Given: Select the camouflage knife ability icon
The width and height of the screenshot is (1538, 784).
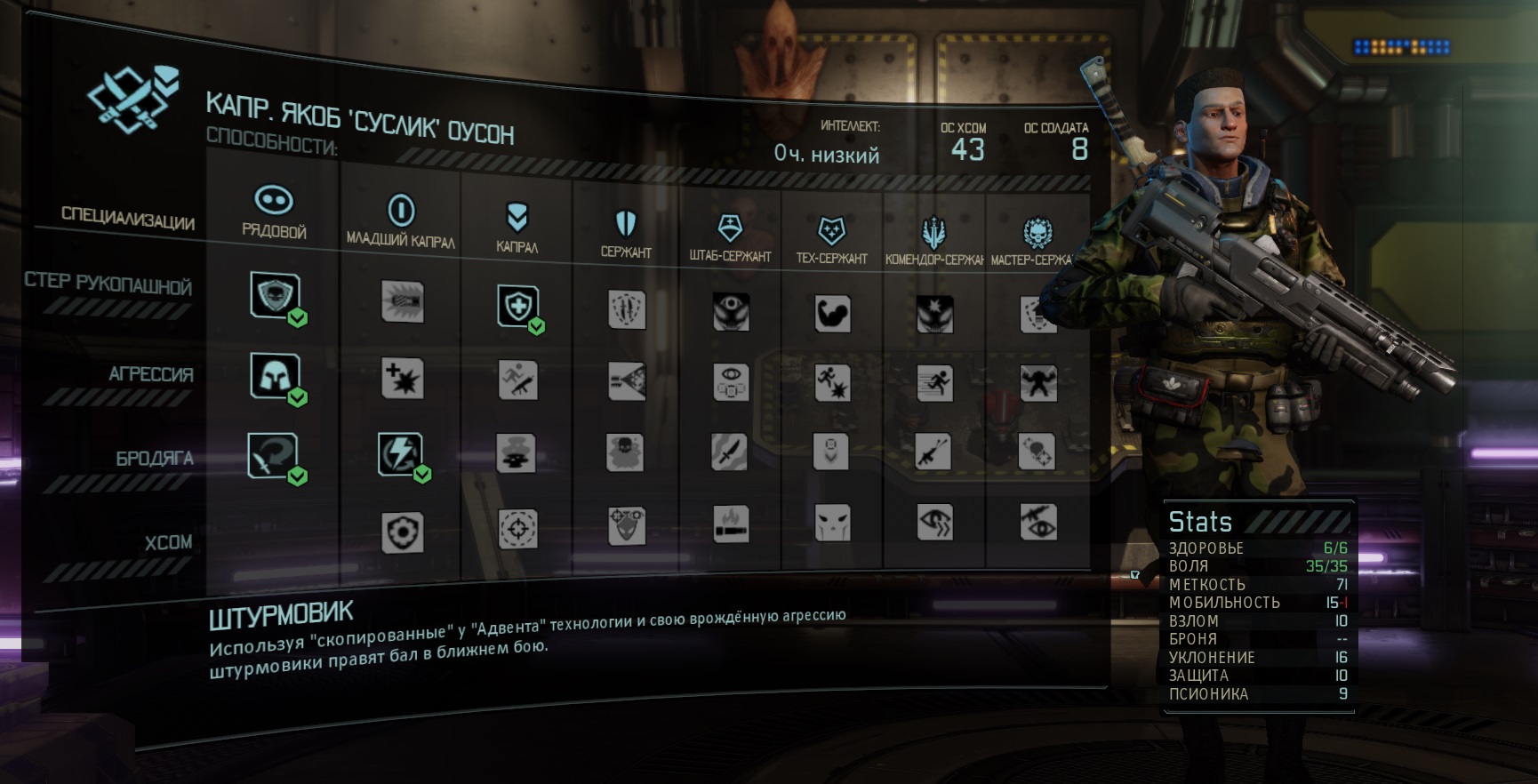Looking at the screenshot, I should [x=730, y=452].
